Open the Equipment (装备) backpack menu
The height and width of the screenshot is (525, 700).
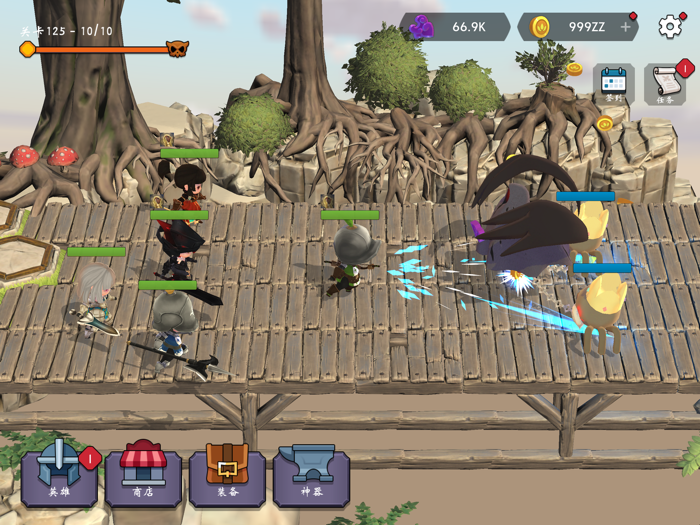click(x=227, y=475)
